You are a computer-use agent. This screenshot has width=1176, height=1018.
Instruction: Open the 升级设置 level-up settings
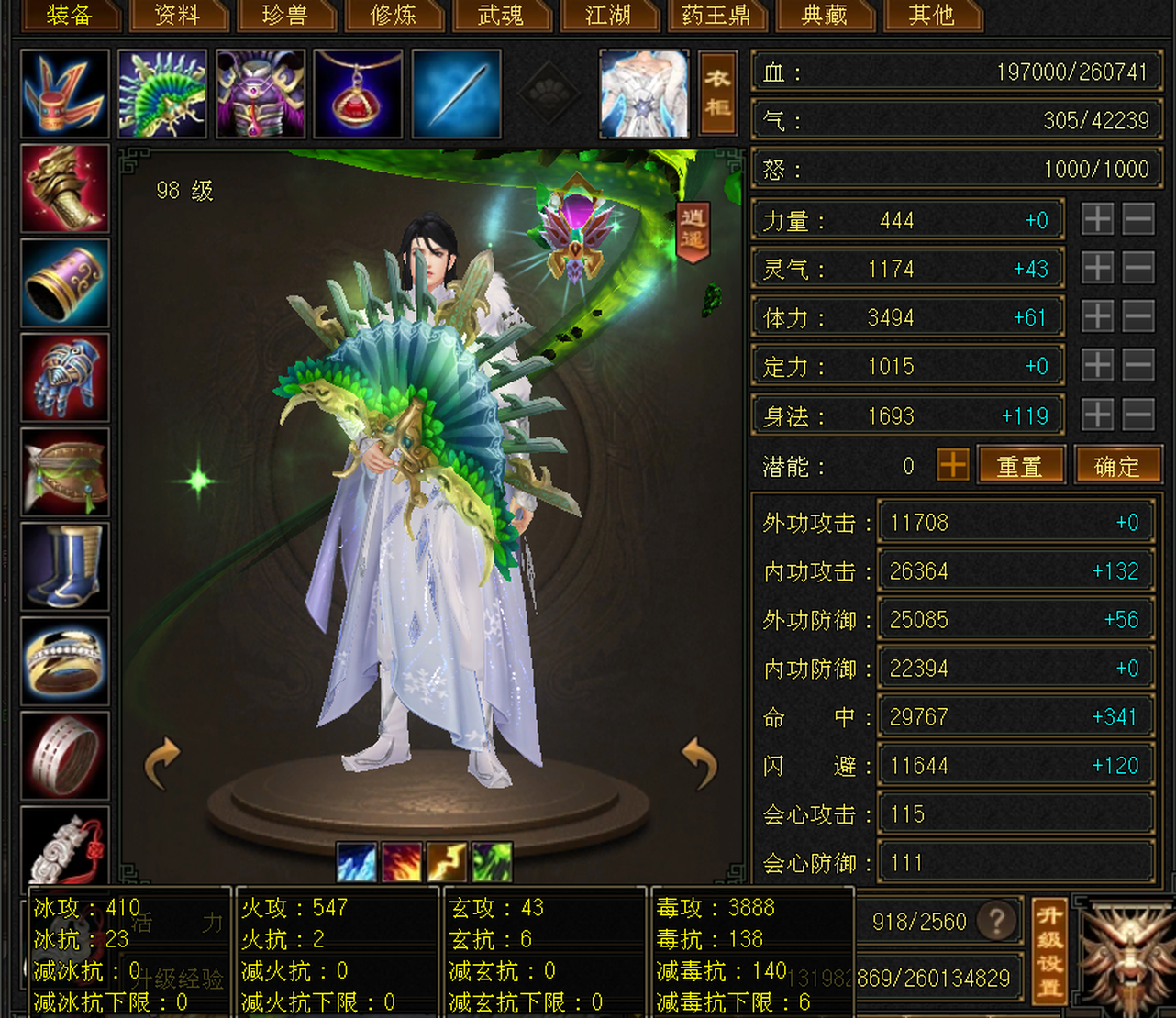[1049, 950]
